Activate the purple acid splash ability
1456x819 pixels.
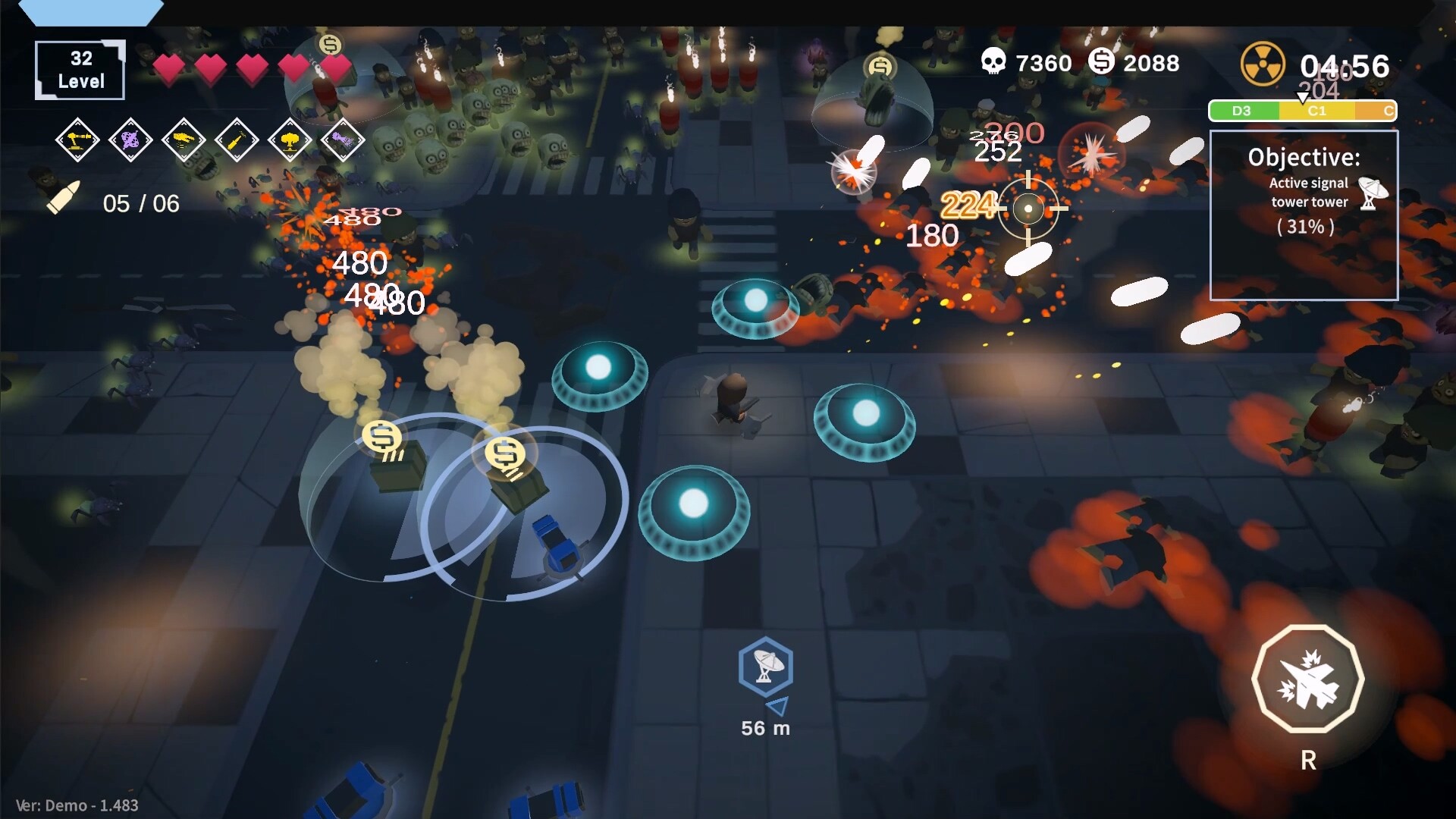(130, 141)
